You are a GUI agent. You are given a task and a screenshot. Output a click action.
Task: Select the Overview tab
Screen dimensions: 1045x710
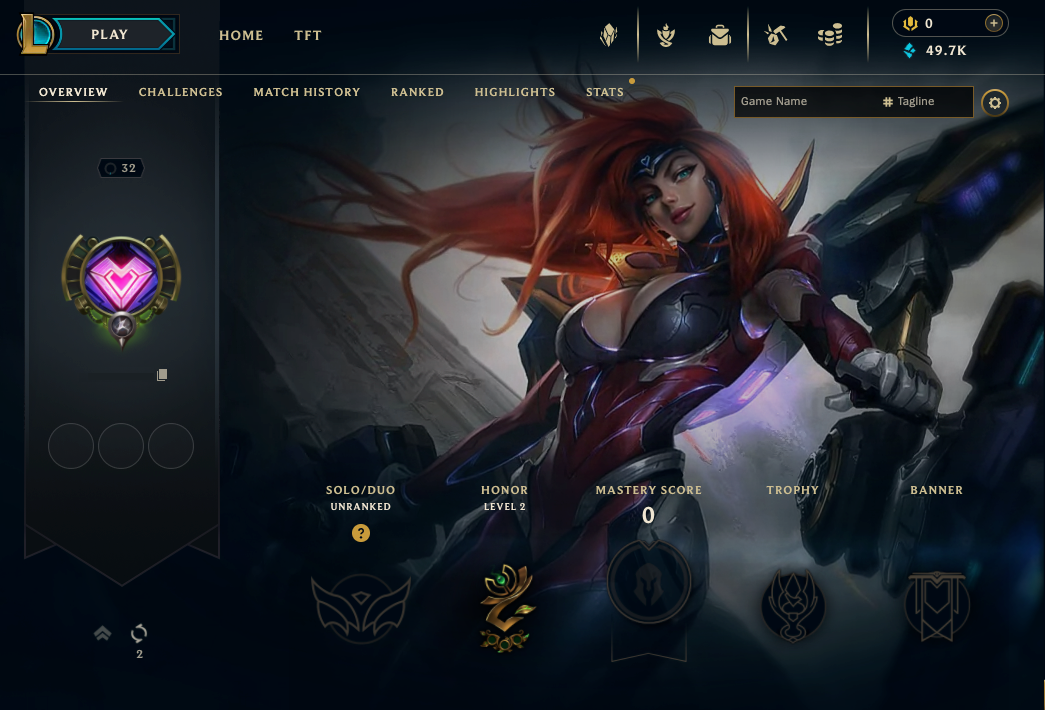tap(73, 92)
